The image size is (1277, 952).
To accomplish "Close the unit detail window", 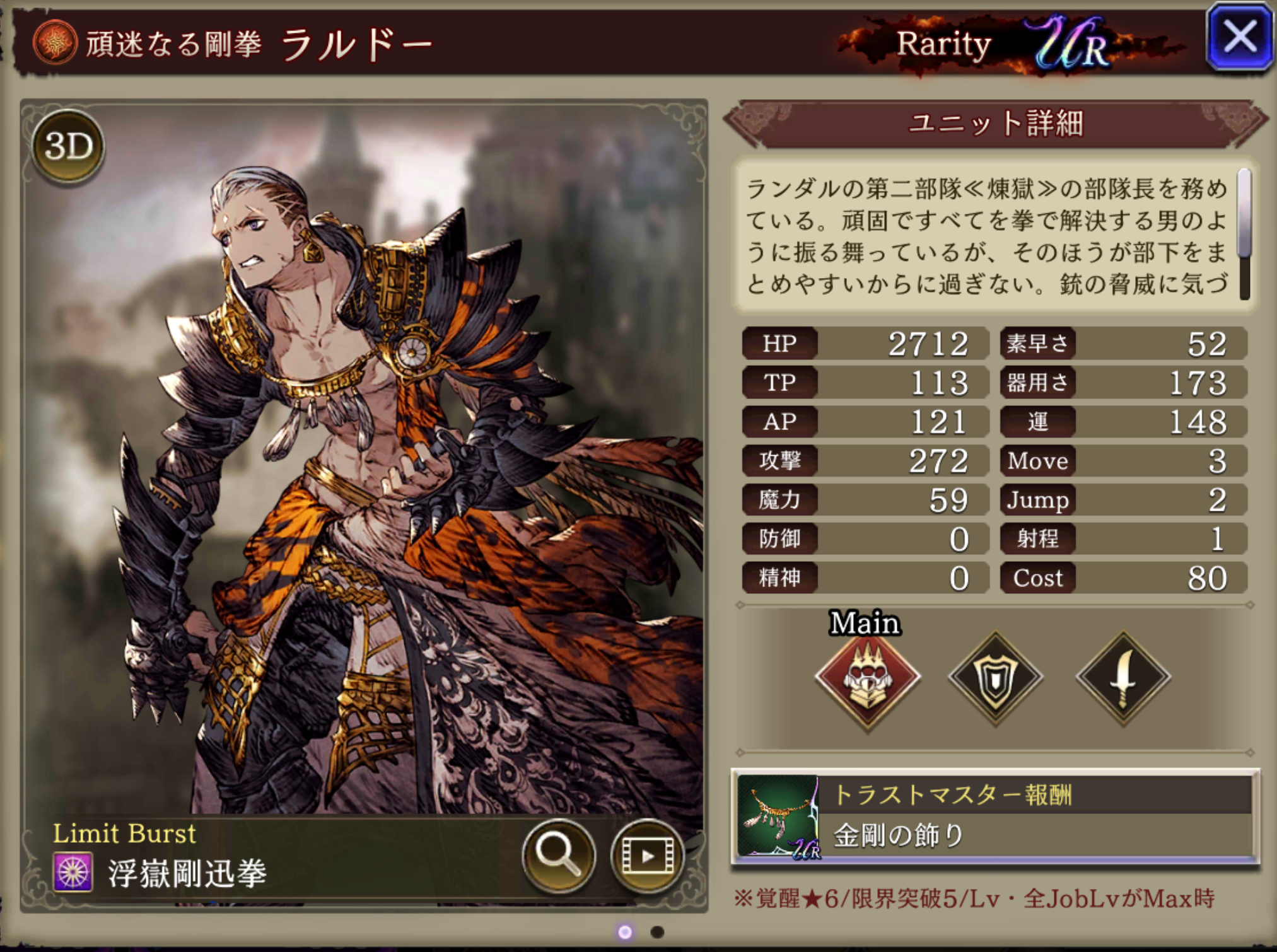I will click(x=1239, y=38).
